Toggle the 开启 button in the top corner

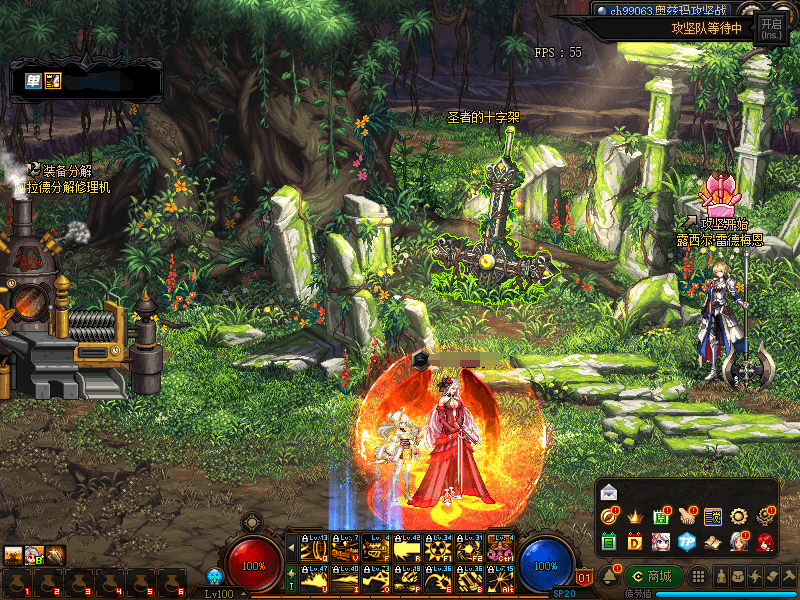[x=771, y=28]
